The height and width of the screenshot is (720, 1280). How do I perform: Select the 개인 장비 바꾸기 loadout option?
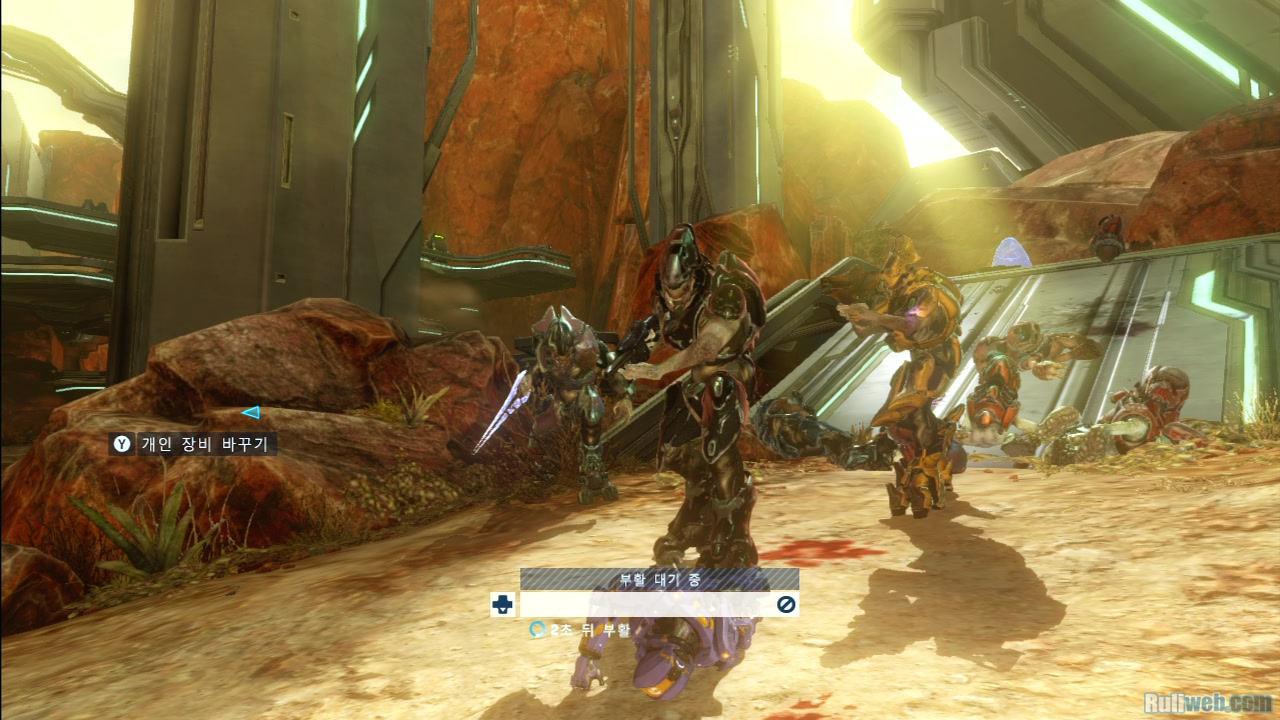tap(194, 444)
